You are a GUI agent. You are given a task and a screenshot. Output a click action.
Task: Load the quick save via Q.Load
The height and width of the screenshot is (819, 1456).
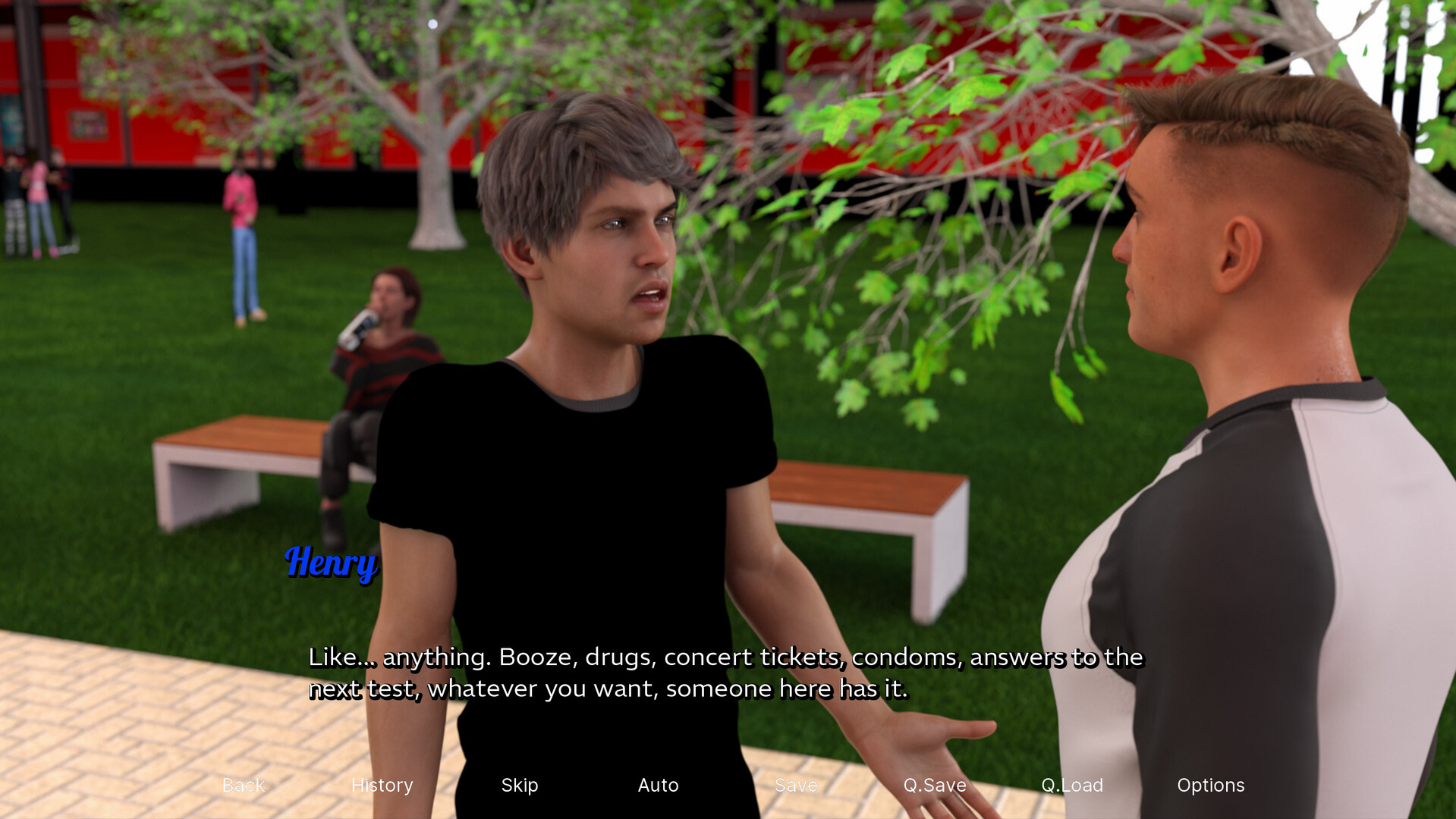pos(1071,786)
